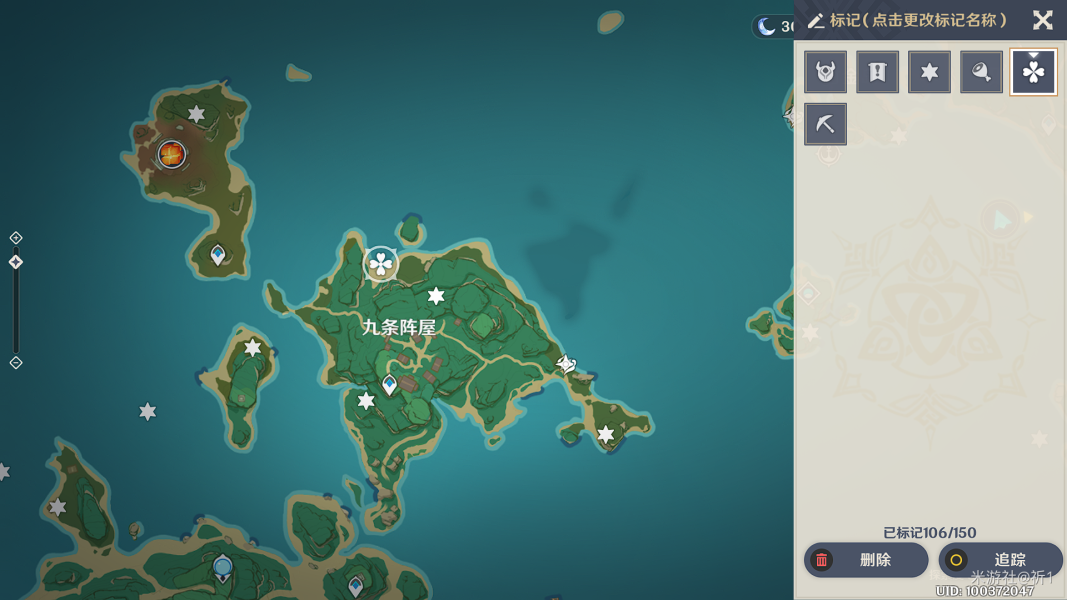Click the teleport waypoint beneath the 九条阵屋 label
Screen dimensions: 1067x600
coord(390,384)
